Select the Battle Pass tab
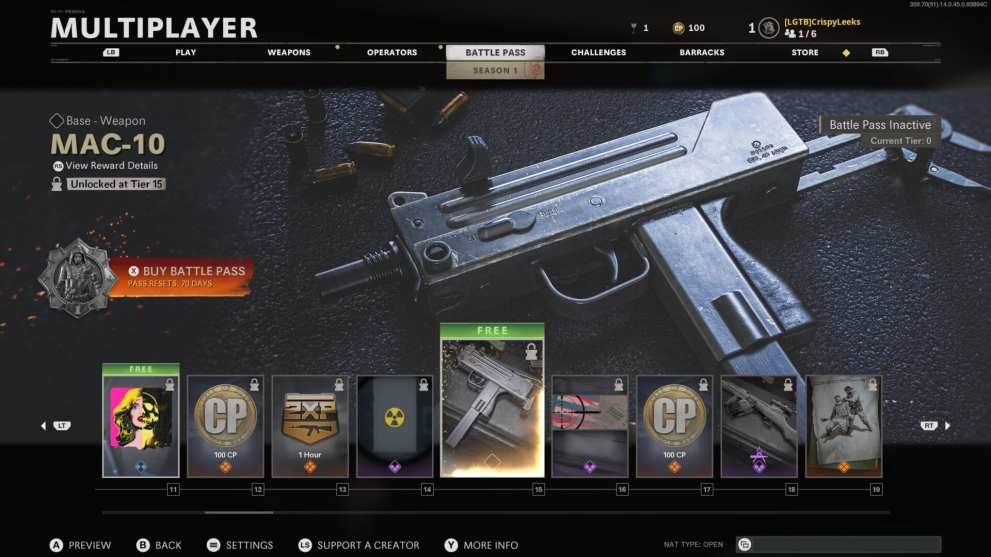The height and width of the screenshot is (557, 991). (495, 52)
